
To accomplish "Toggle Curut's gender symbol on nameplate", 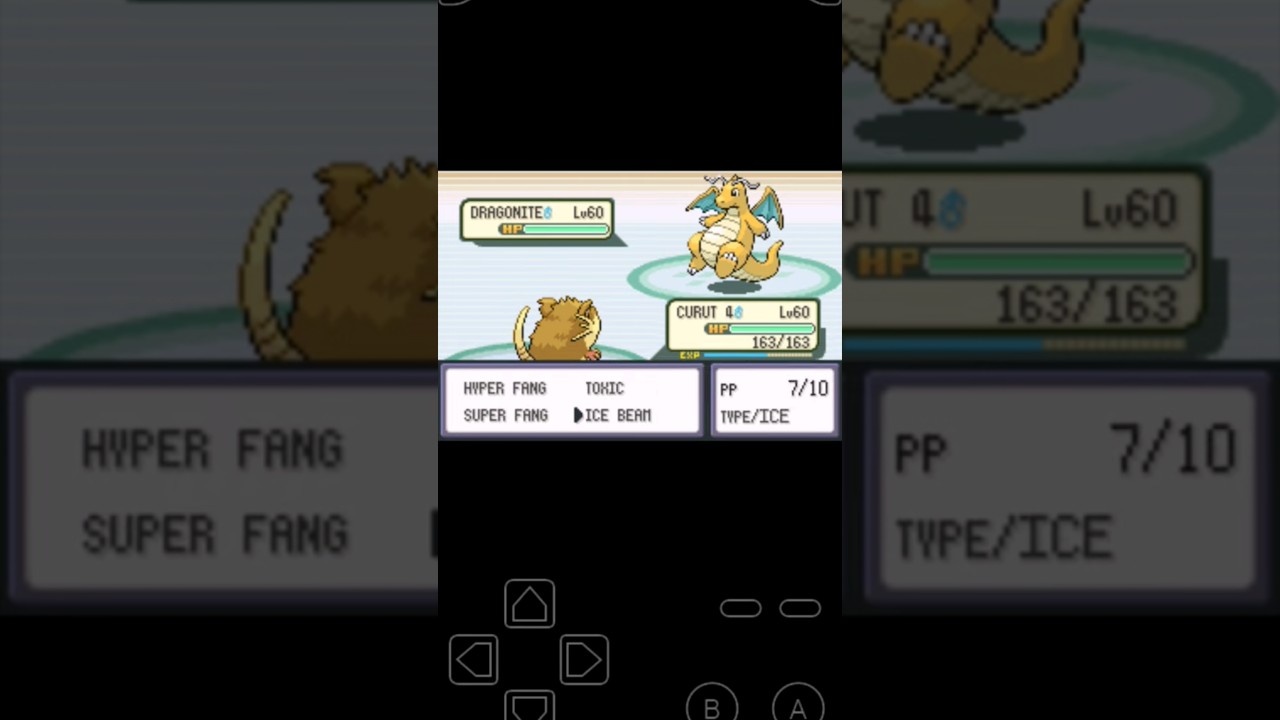I will (739, 312).
